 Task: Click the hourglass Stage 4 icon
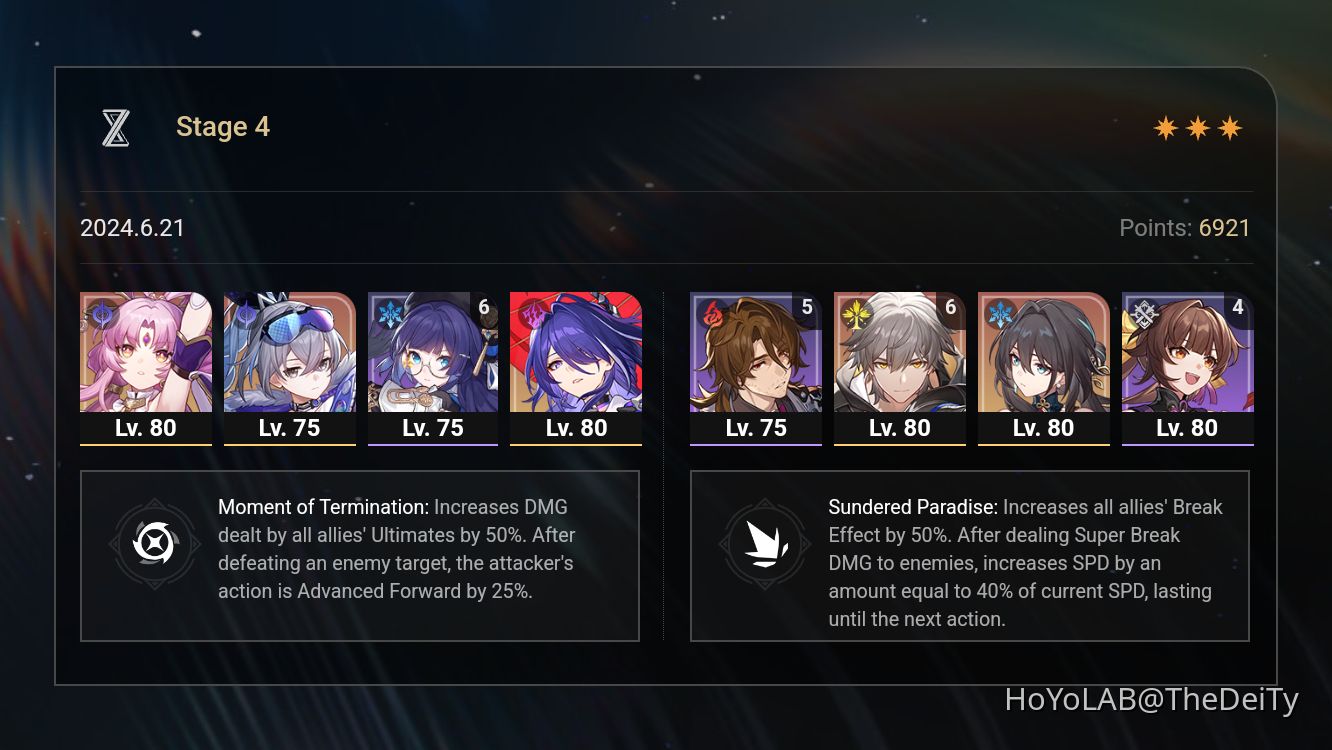tap(115, 126)
